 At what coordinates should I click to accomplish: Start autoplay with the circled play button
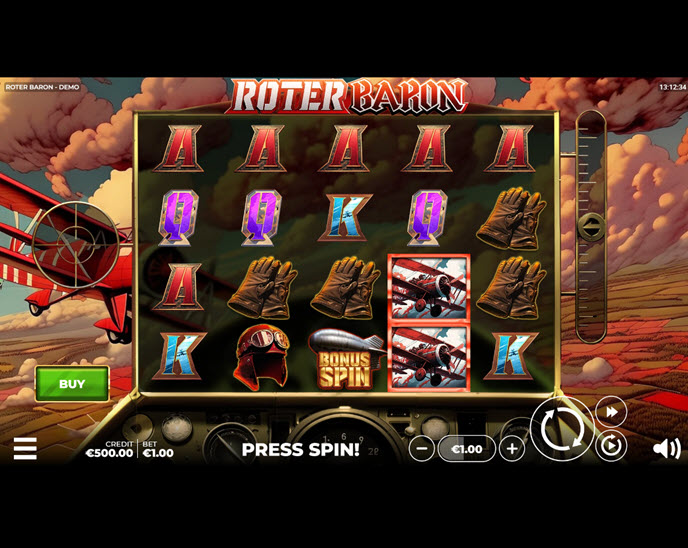(x=610, y=446)
